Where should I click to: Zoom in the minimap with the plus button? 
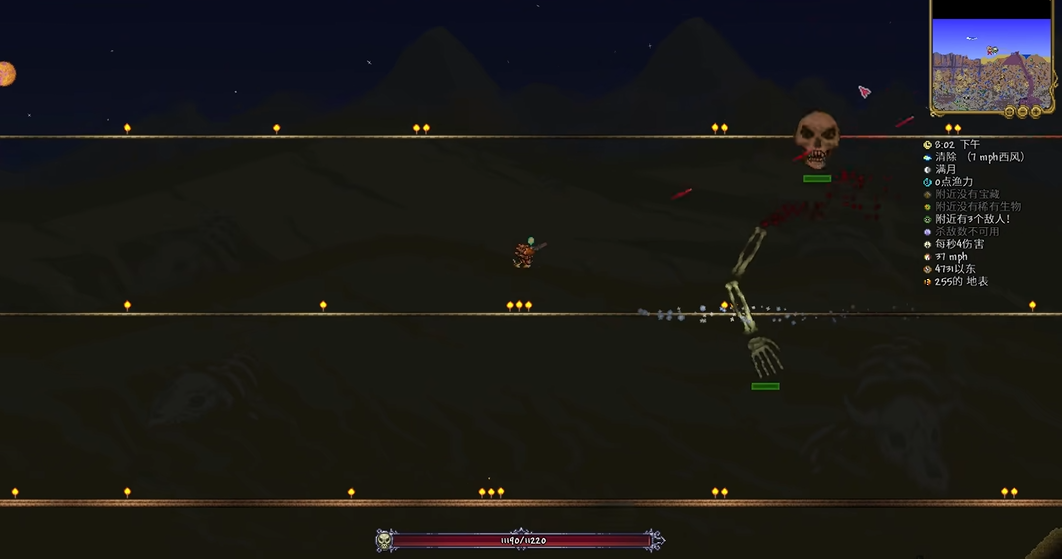coord(1037,112)
